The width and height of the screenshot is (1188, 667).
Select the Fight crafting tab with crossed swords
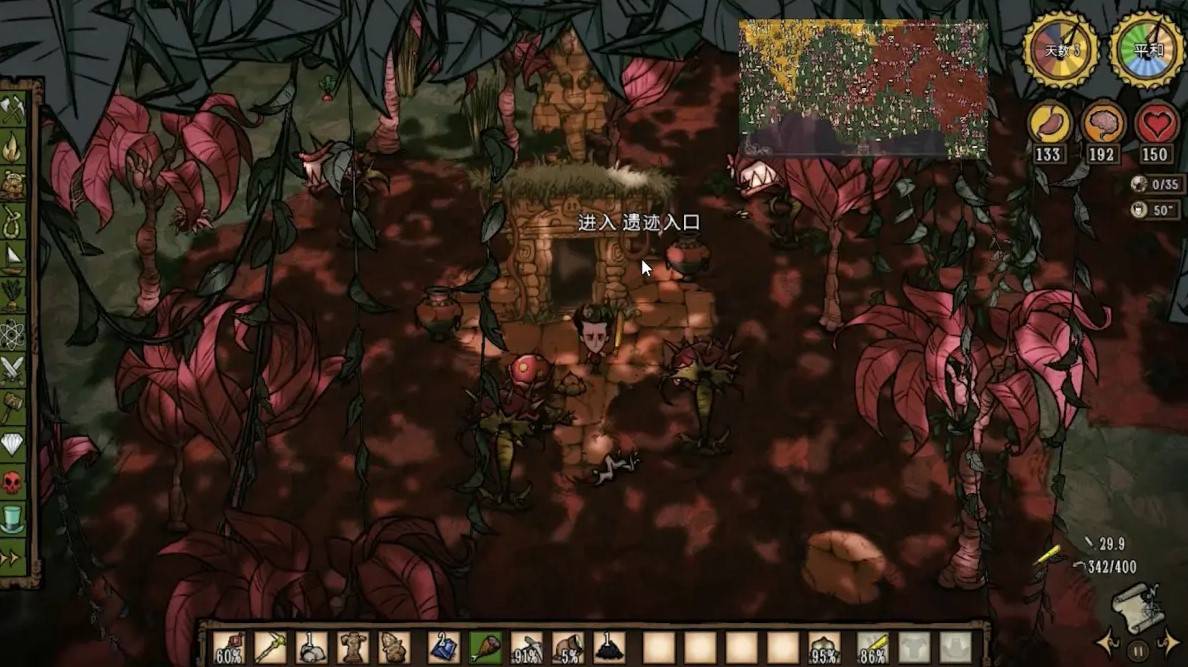tap(13, 368)
